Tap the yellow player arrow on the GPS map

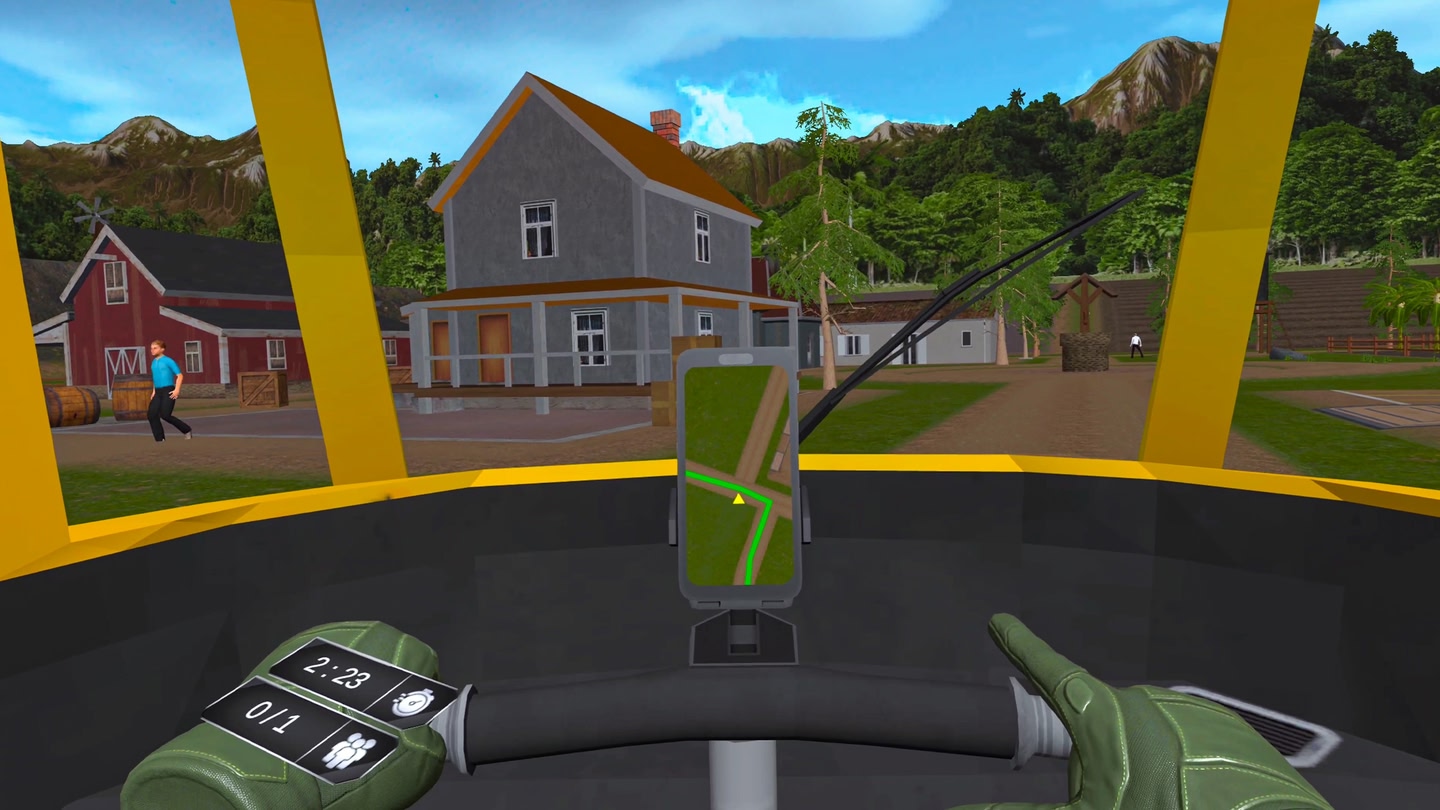point(739,498)
